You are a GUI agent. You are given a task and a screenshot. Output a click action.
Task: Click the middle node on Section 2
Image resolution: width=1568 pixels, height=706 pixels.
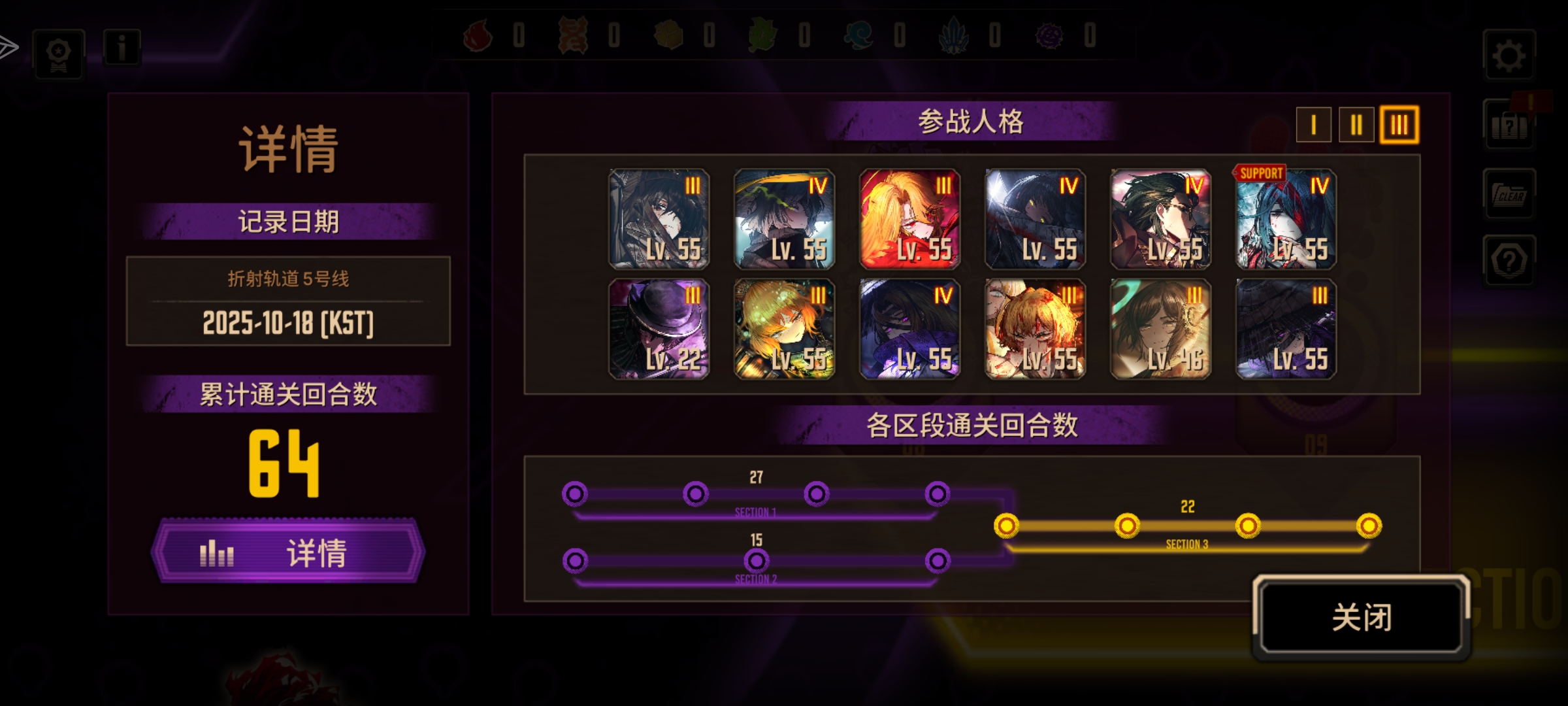(758, 560)
